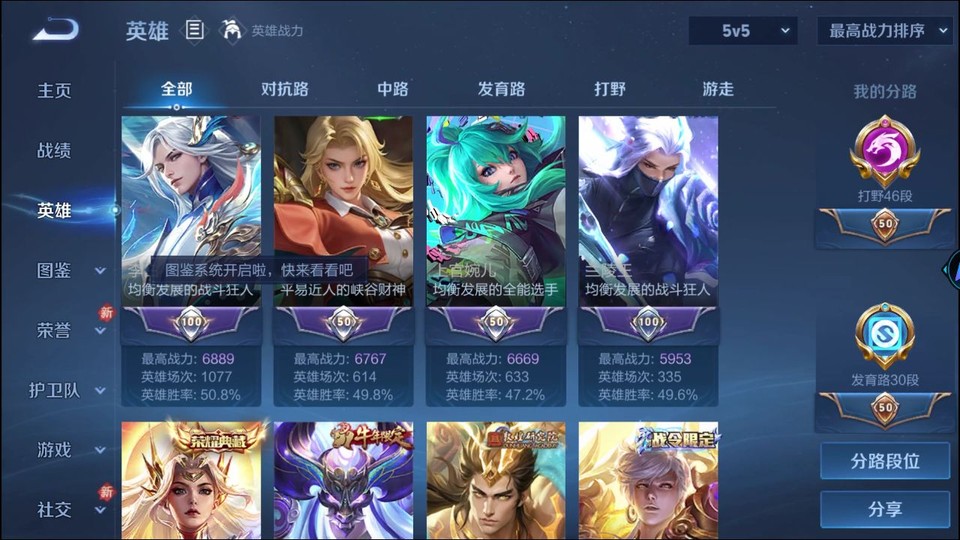This screenshot has width=960, height=540.
Task: Click the 英雄战力 icon at top
Action: 232,31
